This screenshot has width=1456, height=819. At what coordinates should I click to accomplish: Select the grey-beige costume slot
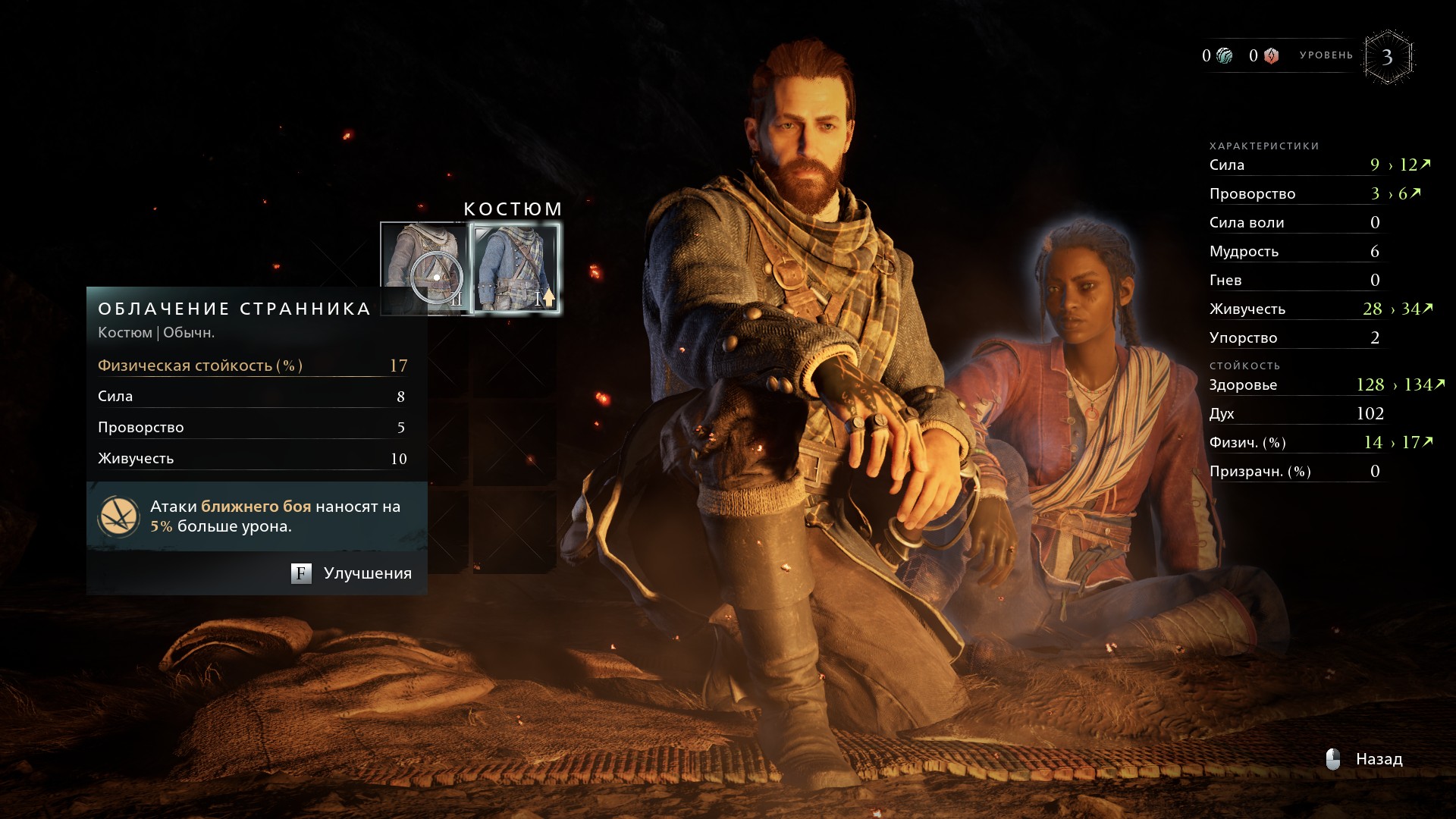pyautogui.click(x=423, y=267)
